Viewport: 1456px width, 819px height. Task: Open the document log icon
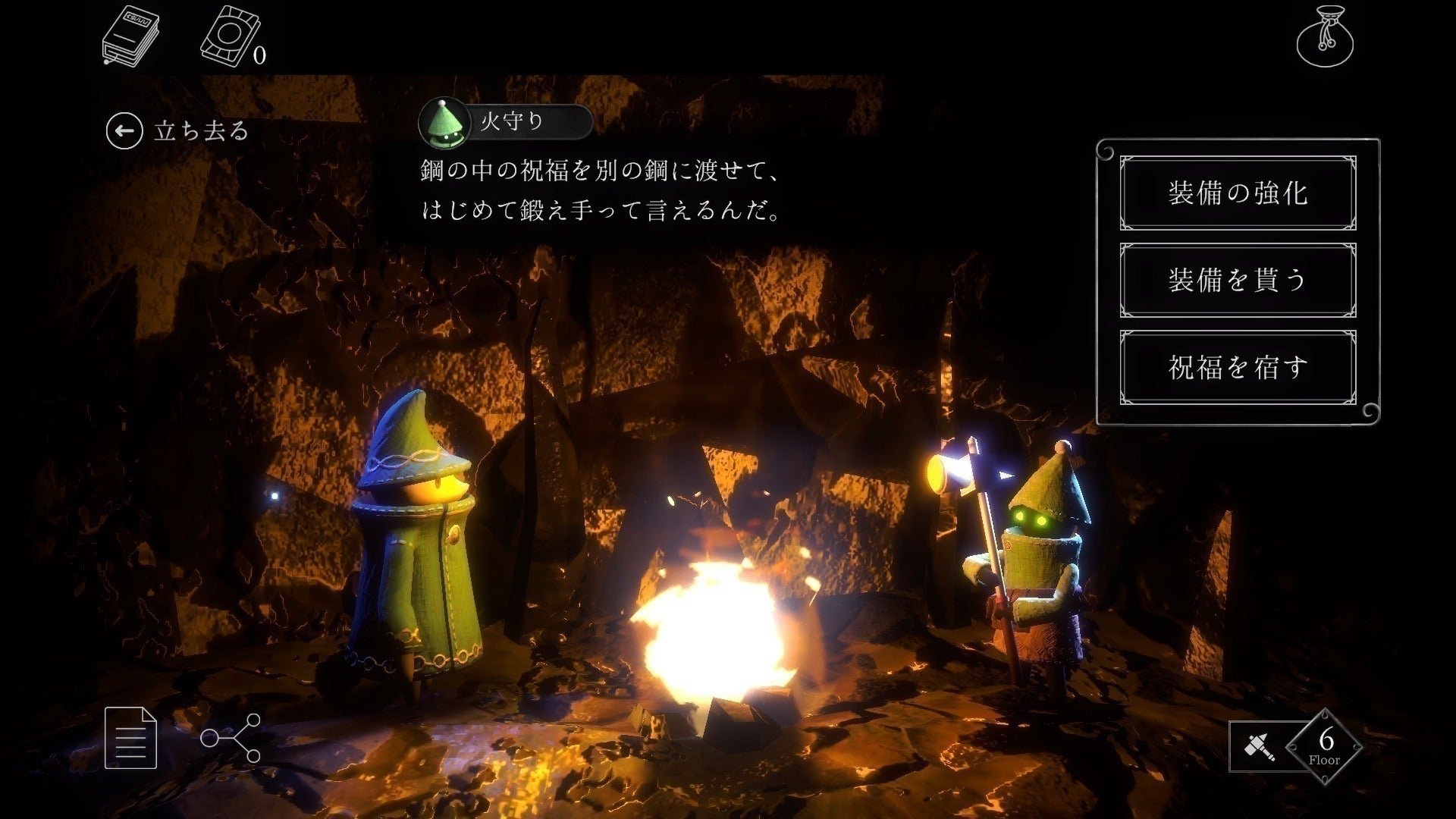point(130,737)
